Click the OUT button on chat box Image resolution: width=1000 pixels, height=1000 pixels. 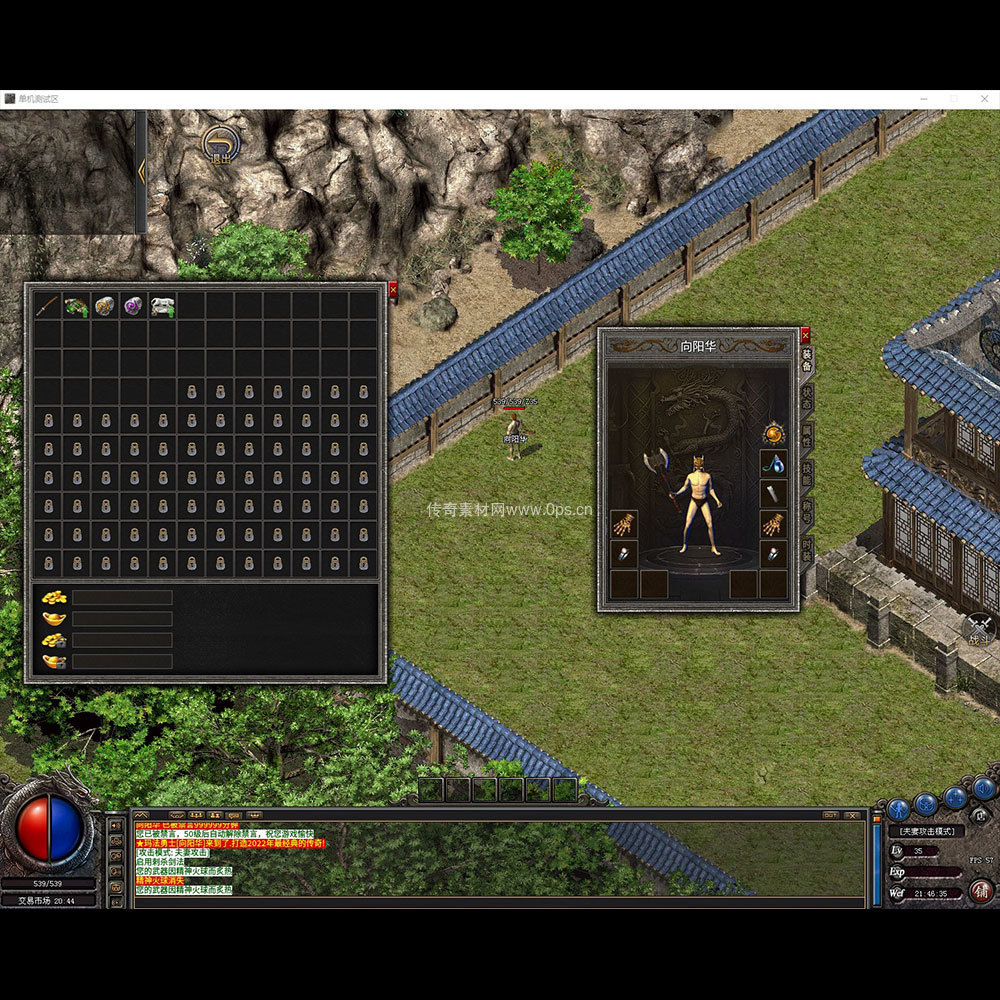click(830, 815)
